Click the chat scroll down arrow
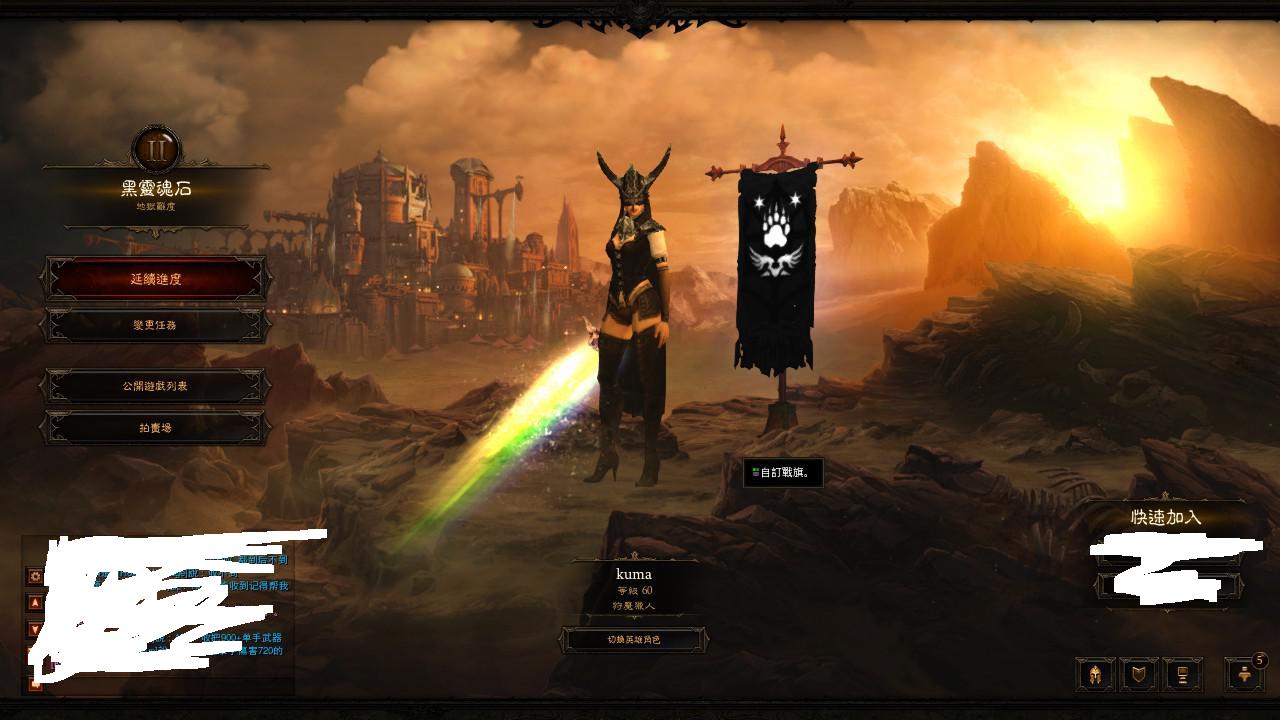 click(x=35, y=630)
